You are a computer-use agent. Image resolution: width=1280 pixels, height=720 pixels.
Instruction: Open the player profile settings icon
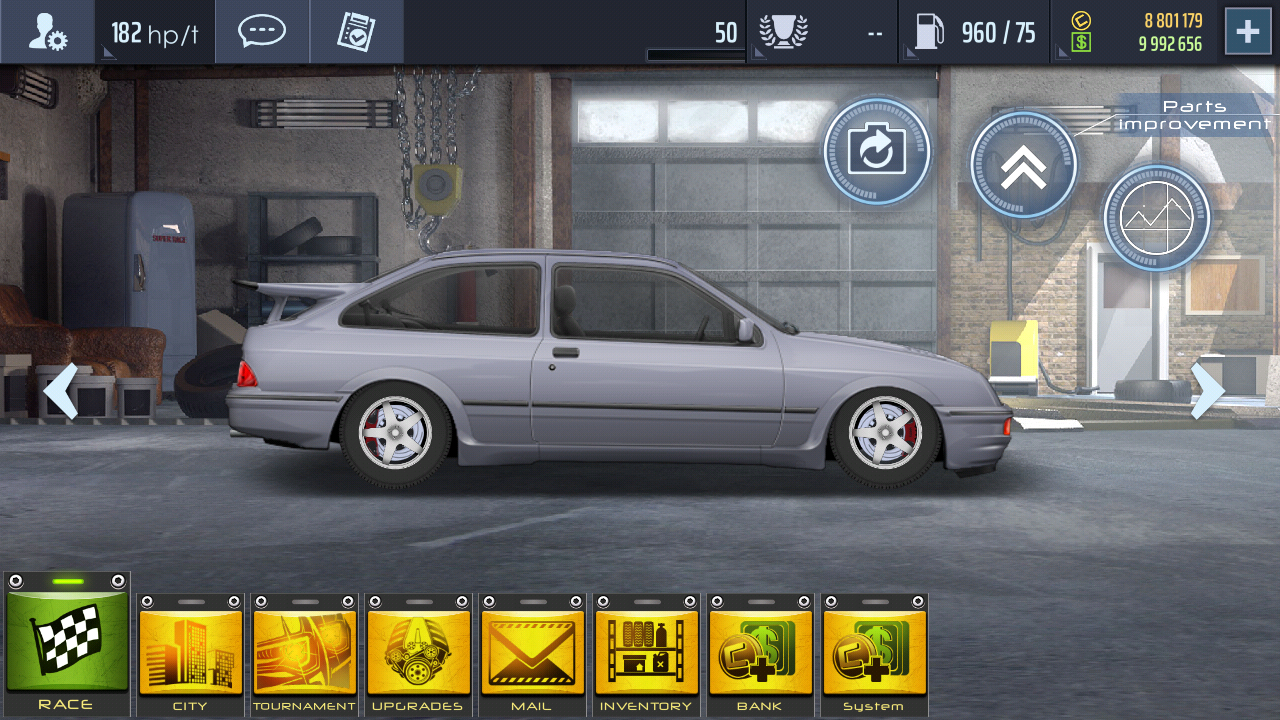pyautogui.click(x=47, y=32)
